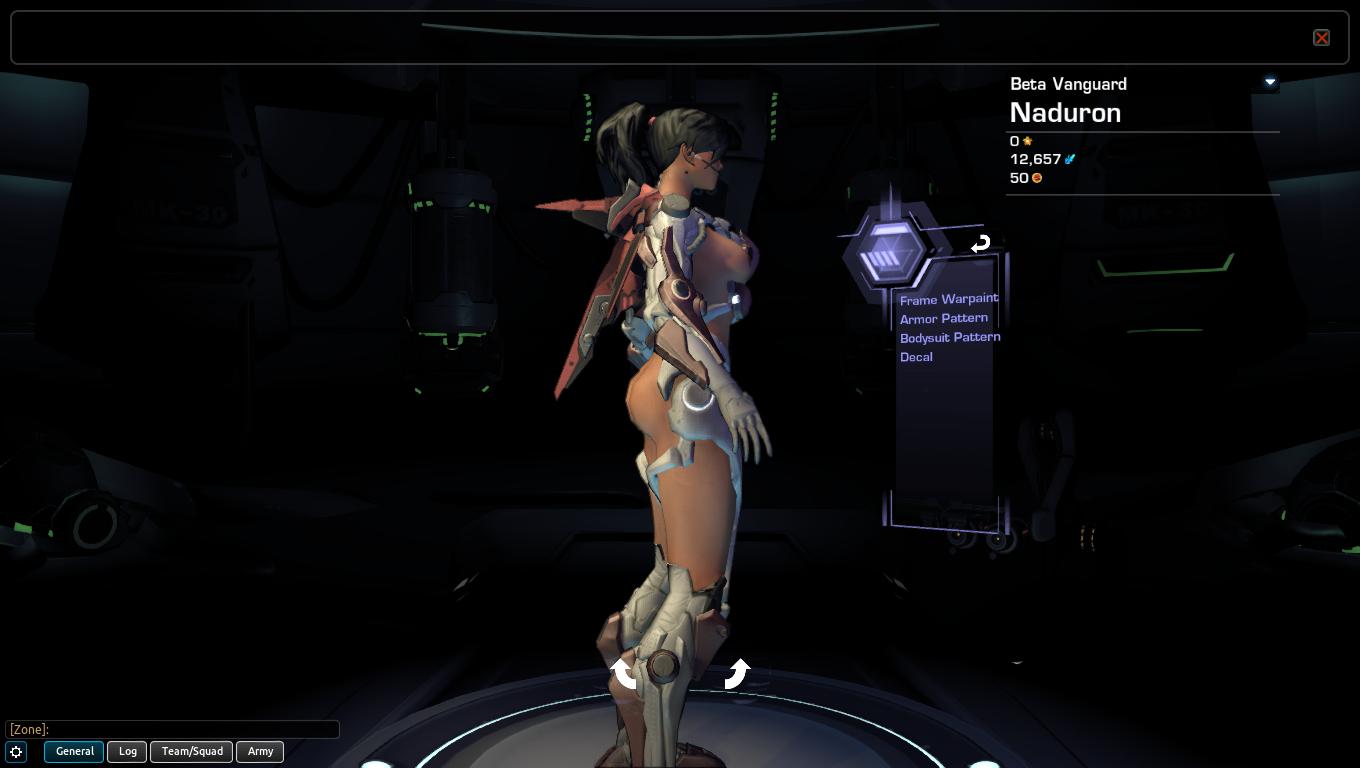Switch to the General chat tab
Screen dimensions: 1360x768
click(x=74, y=752)
